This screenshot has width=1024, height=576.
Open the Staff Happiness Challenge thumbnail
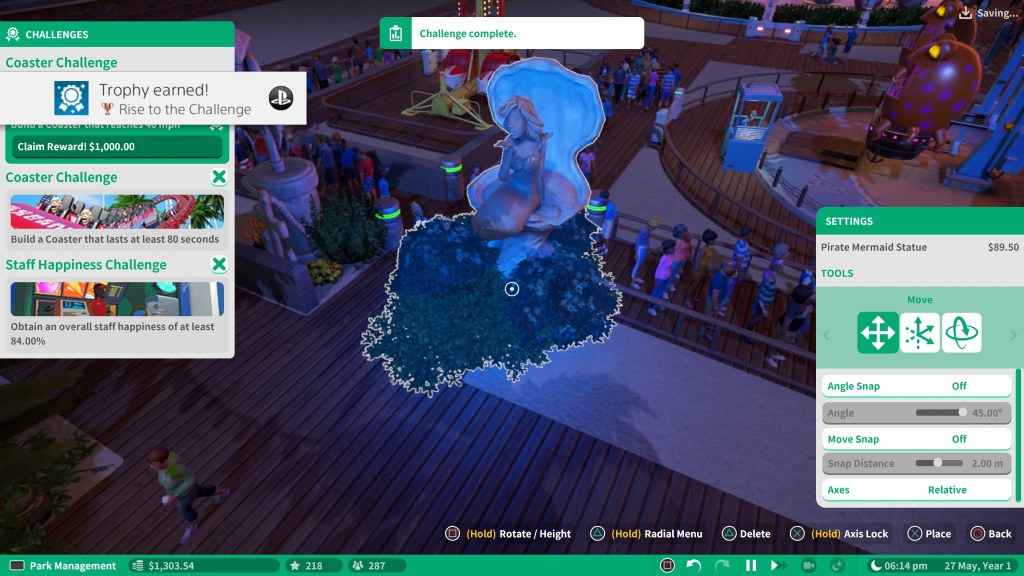pos(117,298)
